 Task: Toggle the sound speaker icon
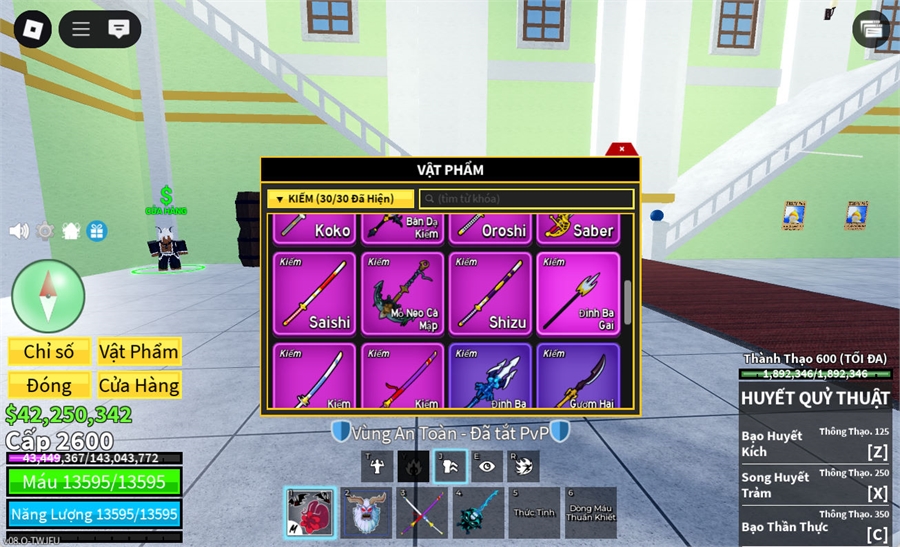pyautogui.click(x=18, y=231)
